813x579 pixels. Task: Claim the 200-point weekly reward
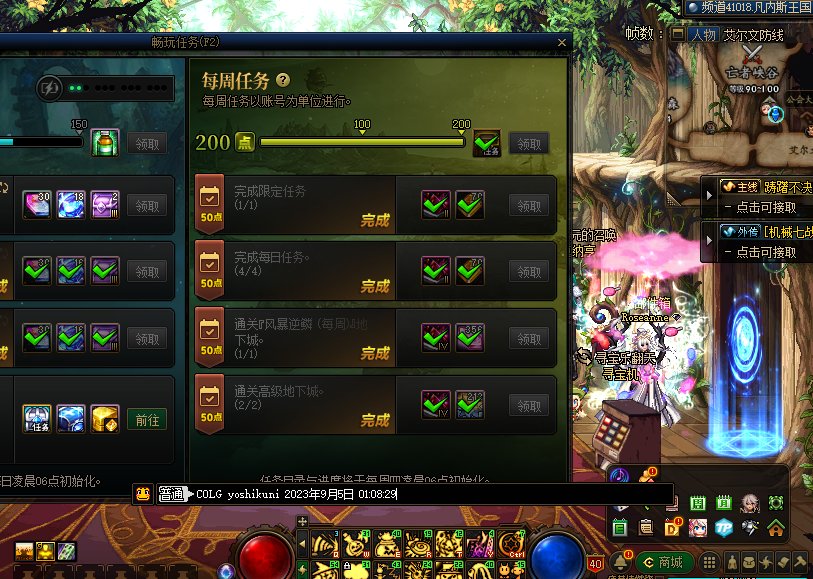[x=529, y=143]
